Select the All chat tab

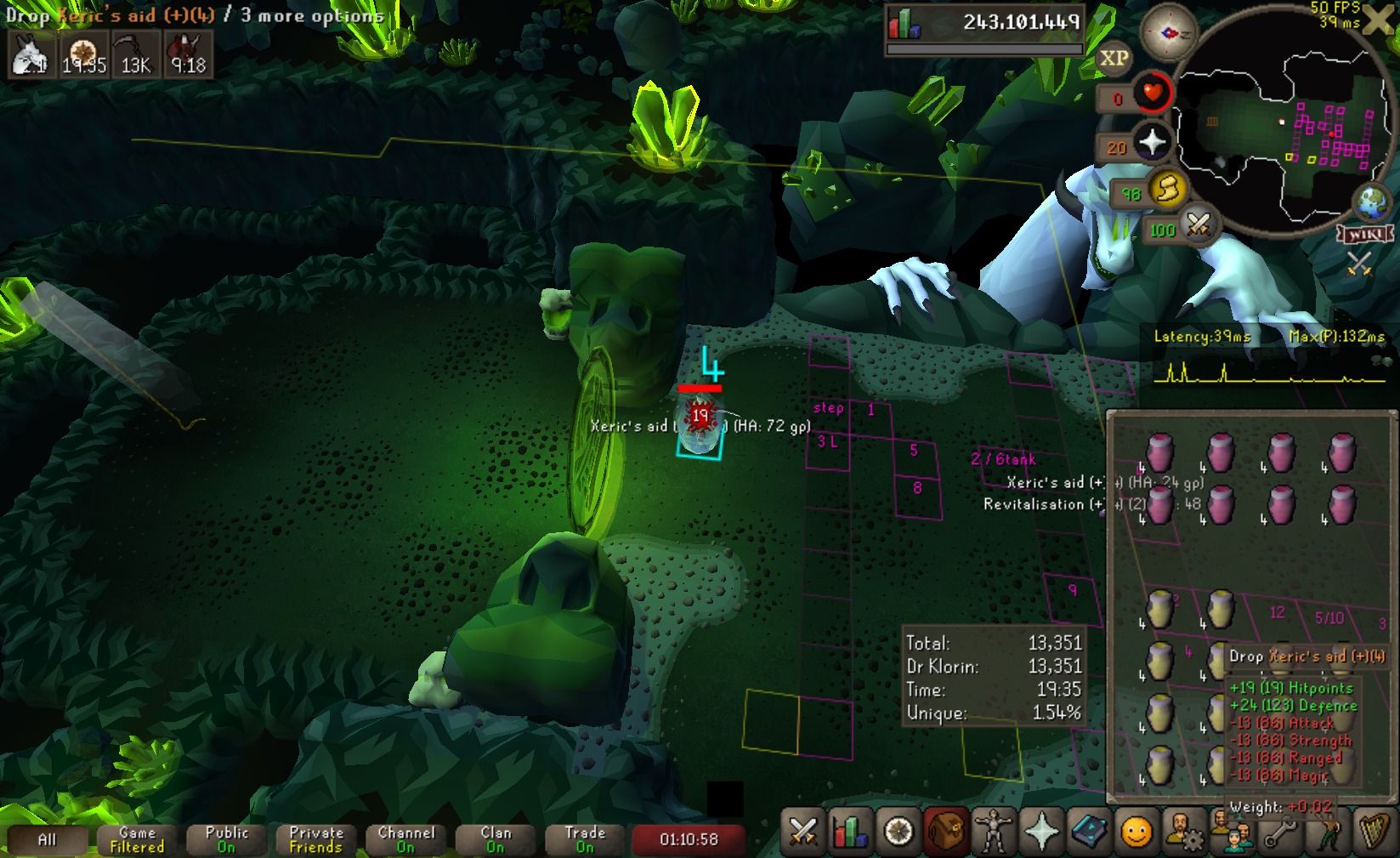(47, 840)
